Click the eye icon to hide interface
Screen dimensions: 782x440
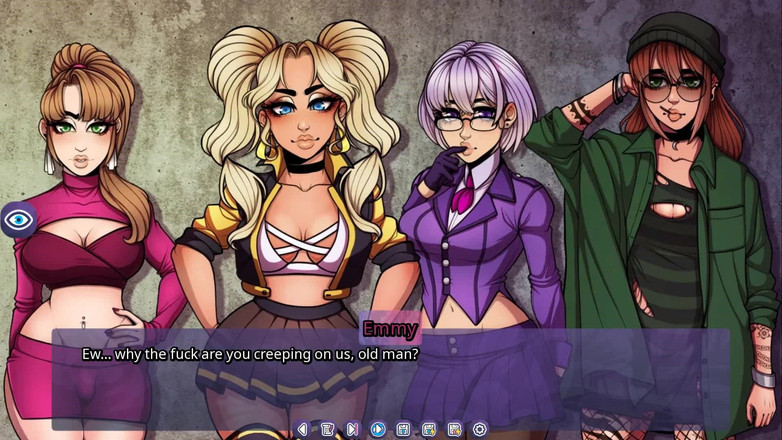pyautogui.click(x=19, y=219)
